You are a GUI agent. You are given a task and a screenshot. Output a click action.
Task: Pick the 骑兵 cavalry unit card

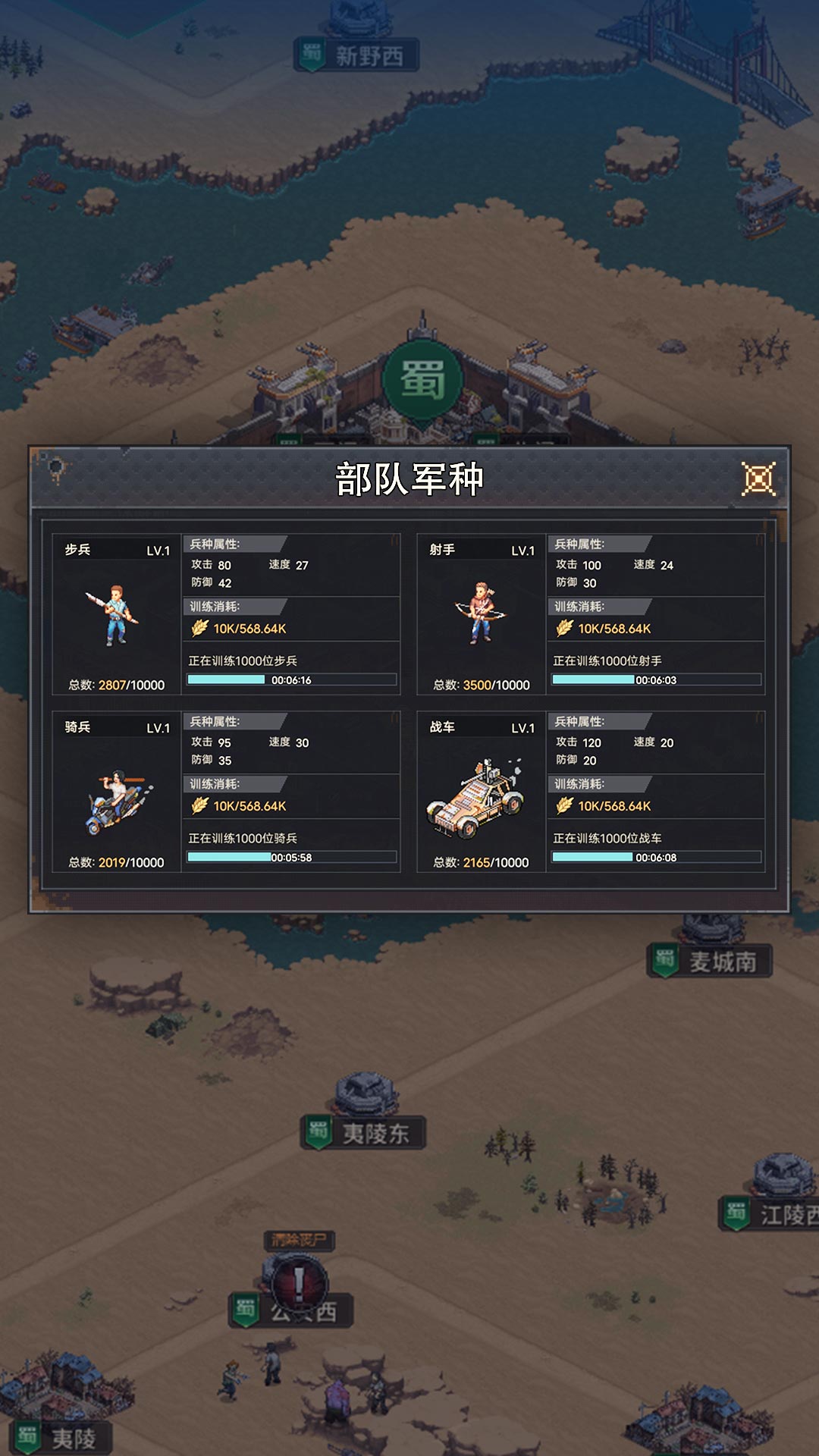[x=116, y=792]
